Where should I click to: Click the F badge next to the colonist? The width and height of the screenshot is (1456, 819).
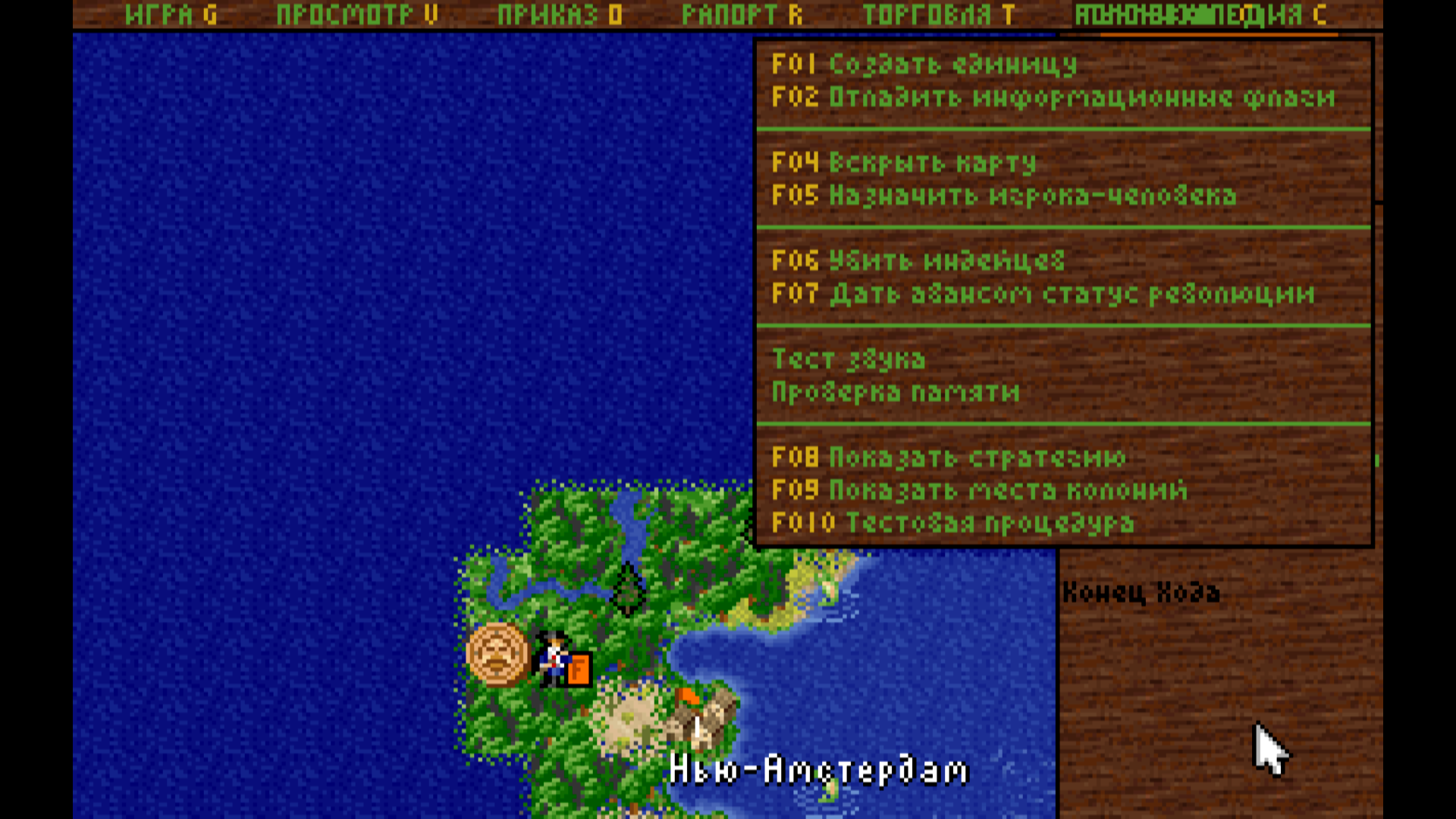tap(579, 670)
